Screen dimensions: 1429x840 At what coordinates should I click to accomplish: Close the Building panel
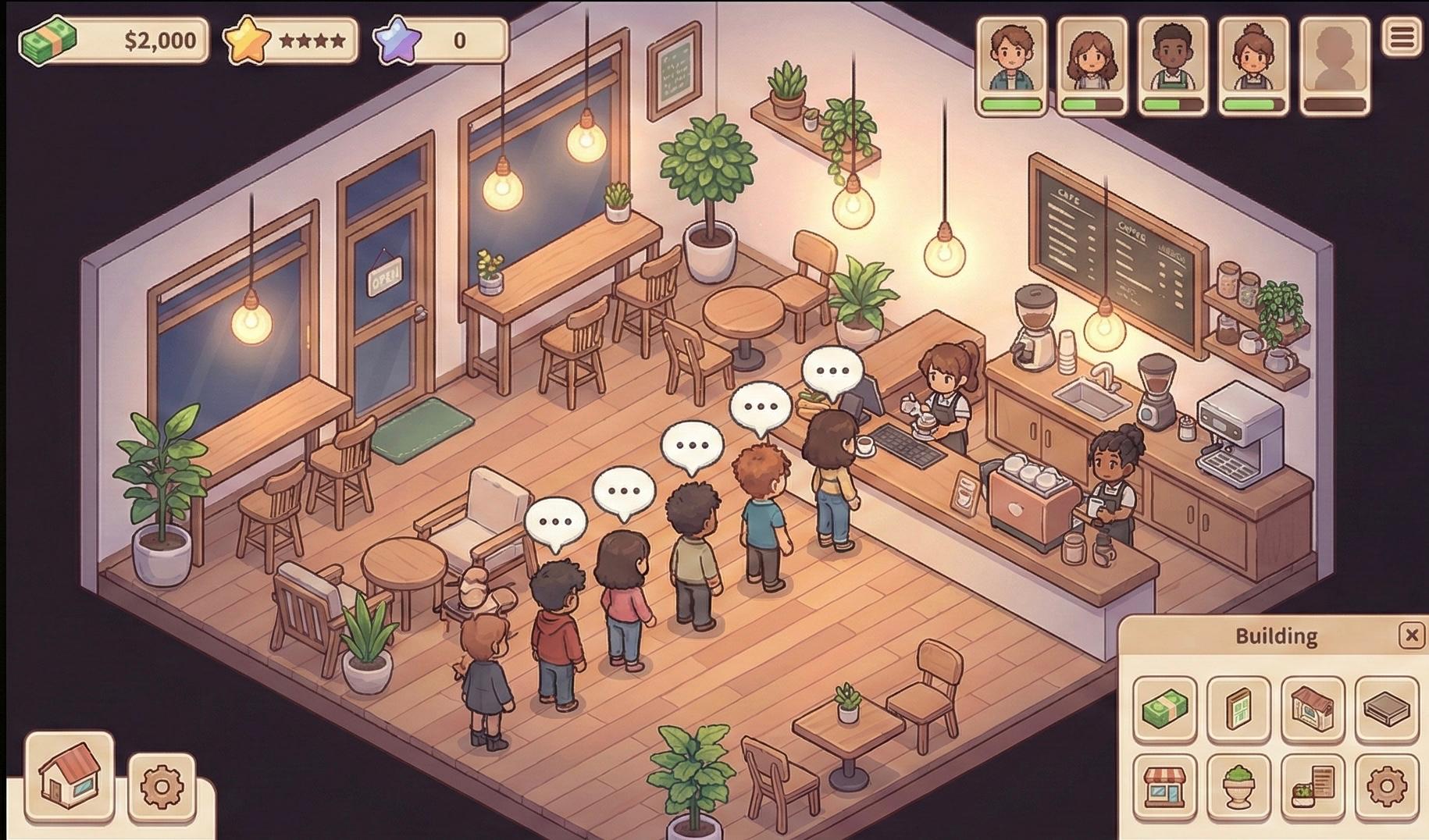pyautogui.click(x=1411, y=635)
